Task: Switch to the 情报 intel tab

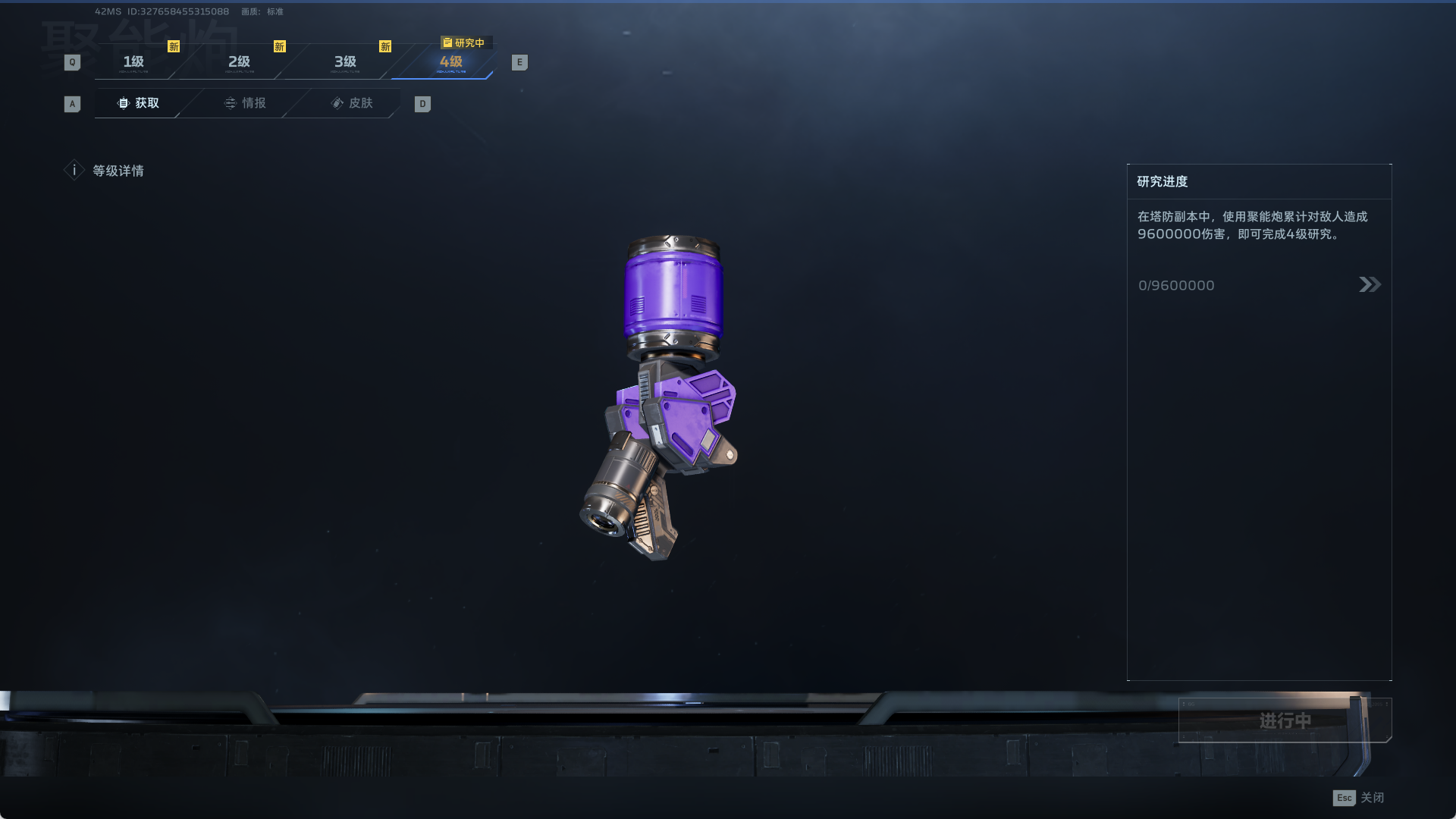Action: pos(245,103)
